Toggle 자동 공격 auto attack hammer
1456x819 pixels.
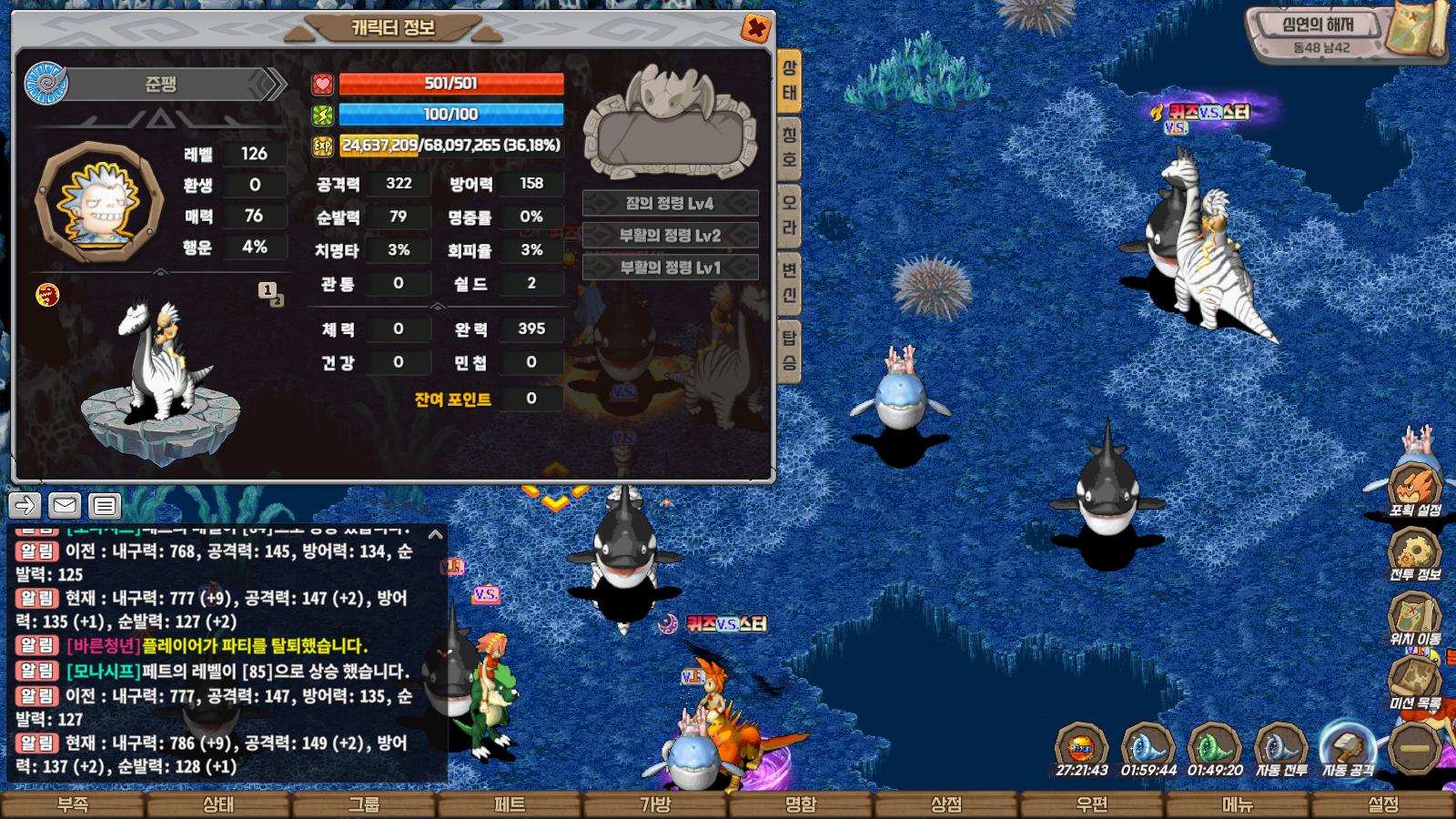[x=1348, y=750]
